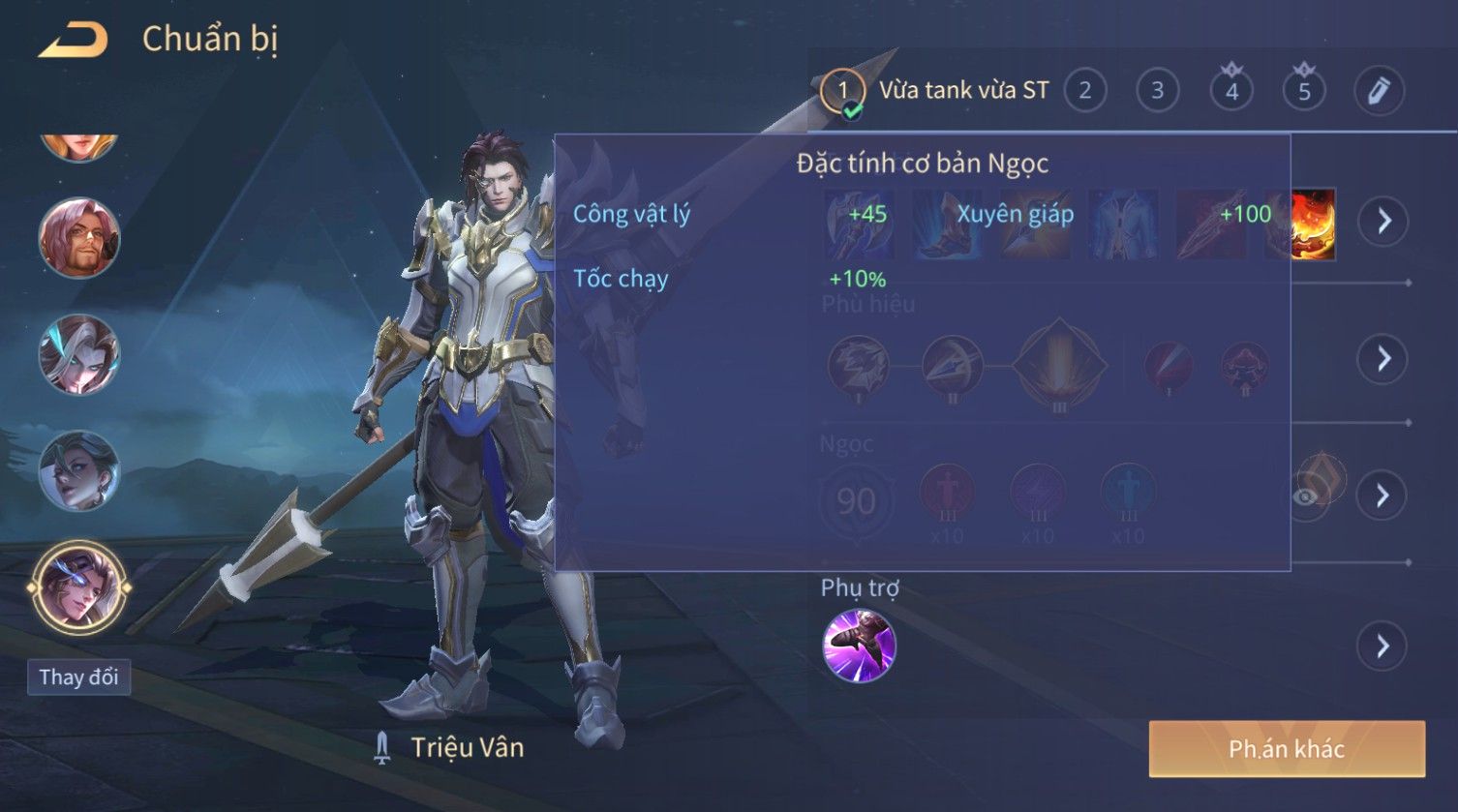
Task: Select the purple Phụ trợ spell icon
Action: pyautogui.click(x=859, y=646)
